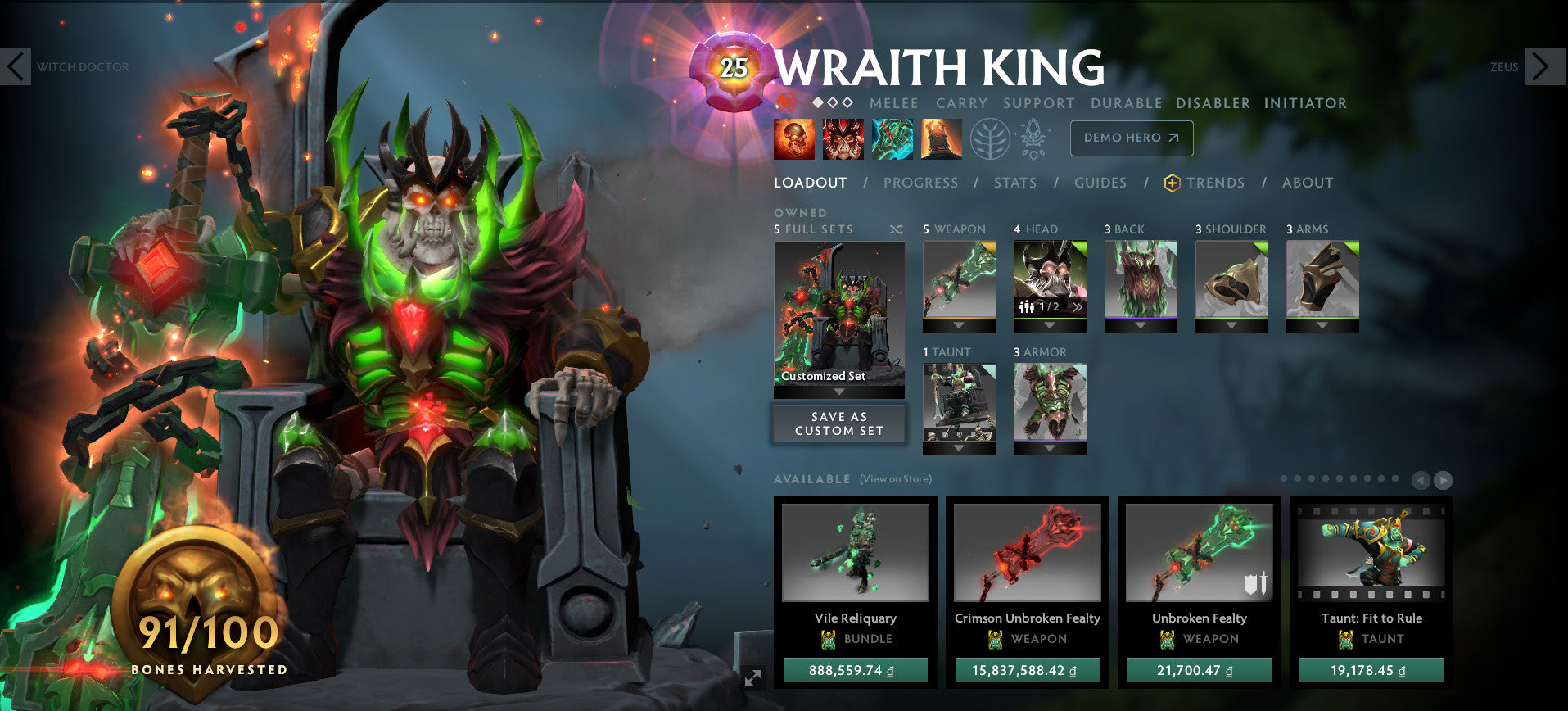Select the Reincarnation ability icon
1568x711 pixels.
[x=942, y=139]
